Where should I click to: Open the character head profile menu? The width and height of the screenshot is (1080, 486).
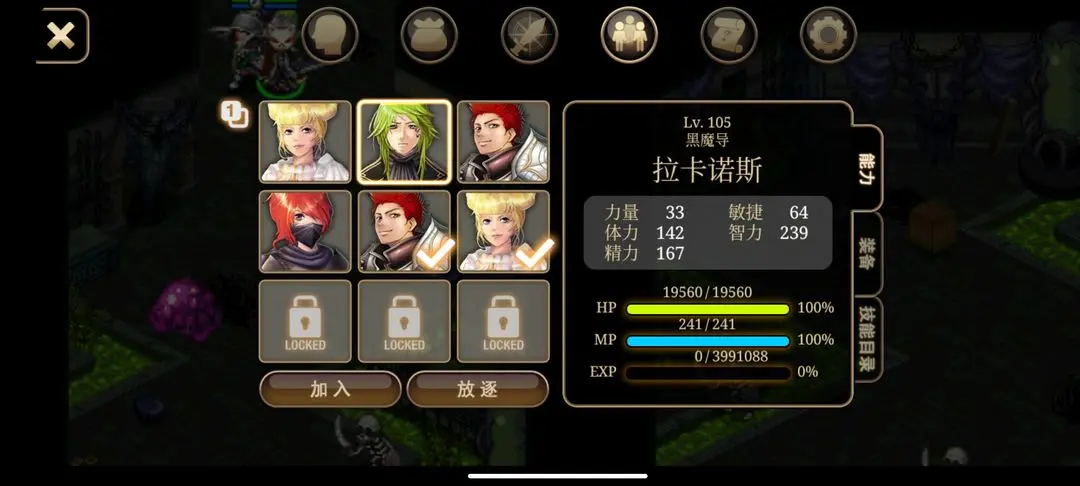(330, 36)
